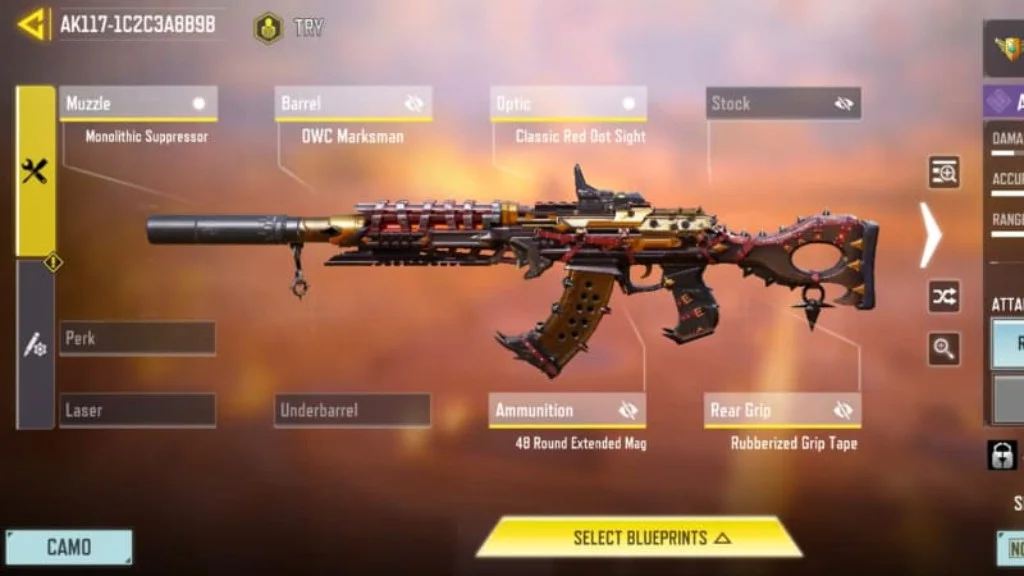Toggle Barrel visibility eye icon
Screen dimensions: 1024x576
click(414, 104)
